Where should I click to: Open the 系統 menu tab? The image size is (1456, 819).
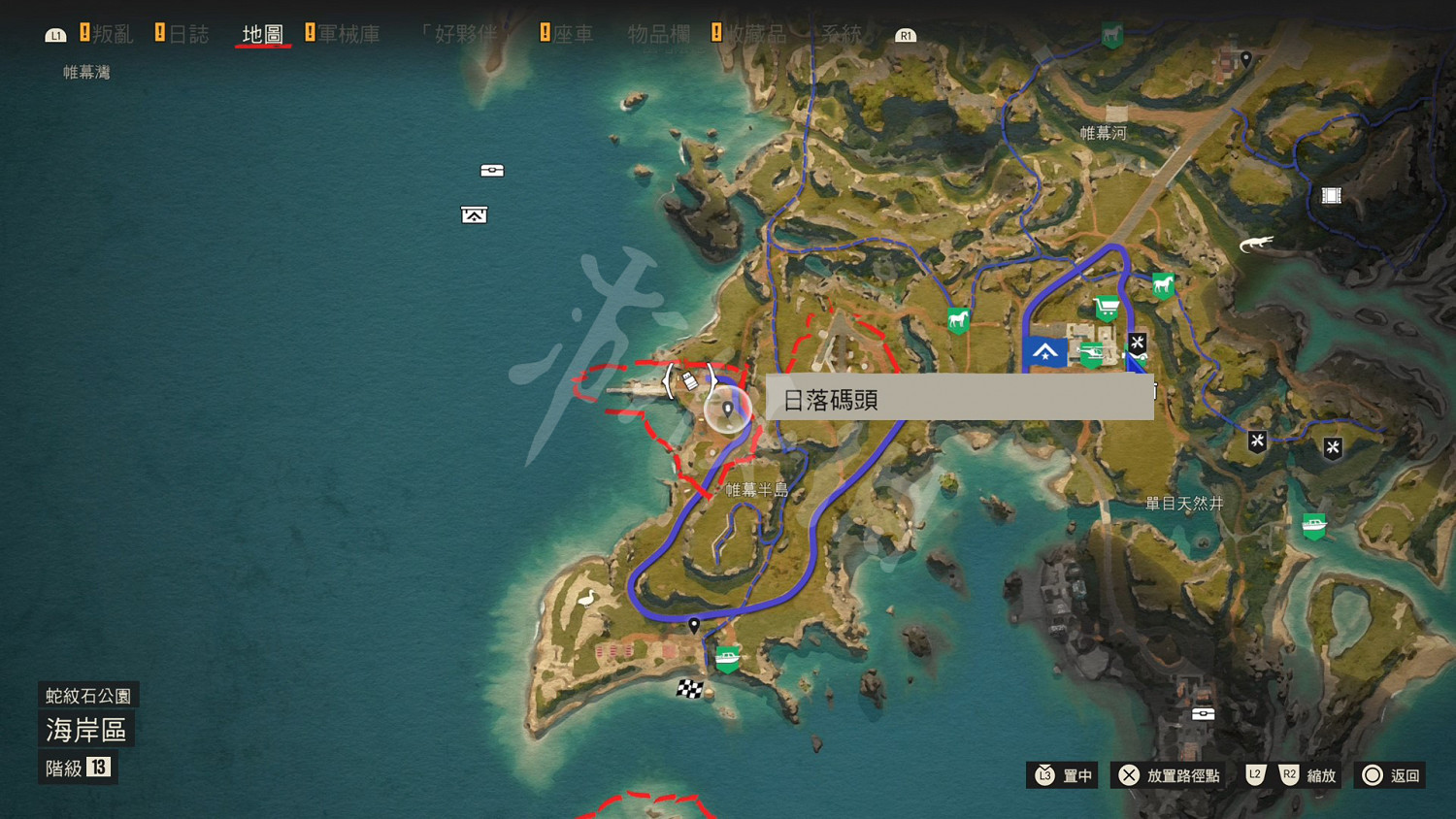[x=844, y=32]
